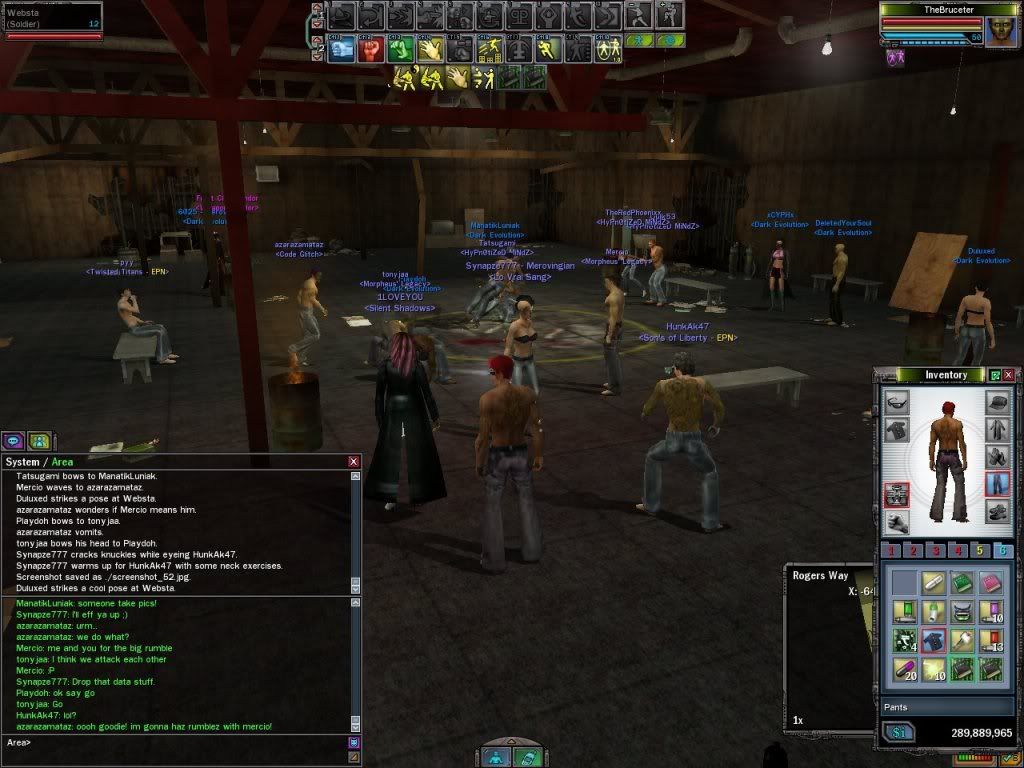Open the team members icon

point(38,440)
